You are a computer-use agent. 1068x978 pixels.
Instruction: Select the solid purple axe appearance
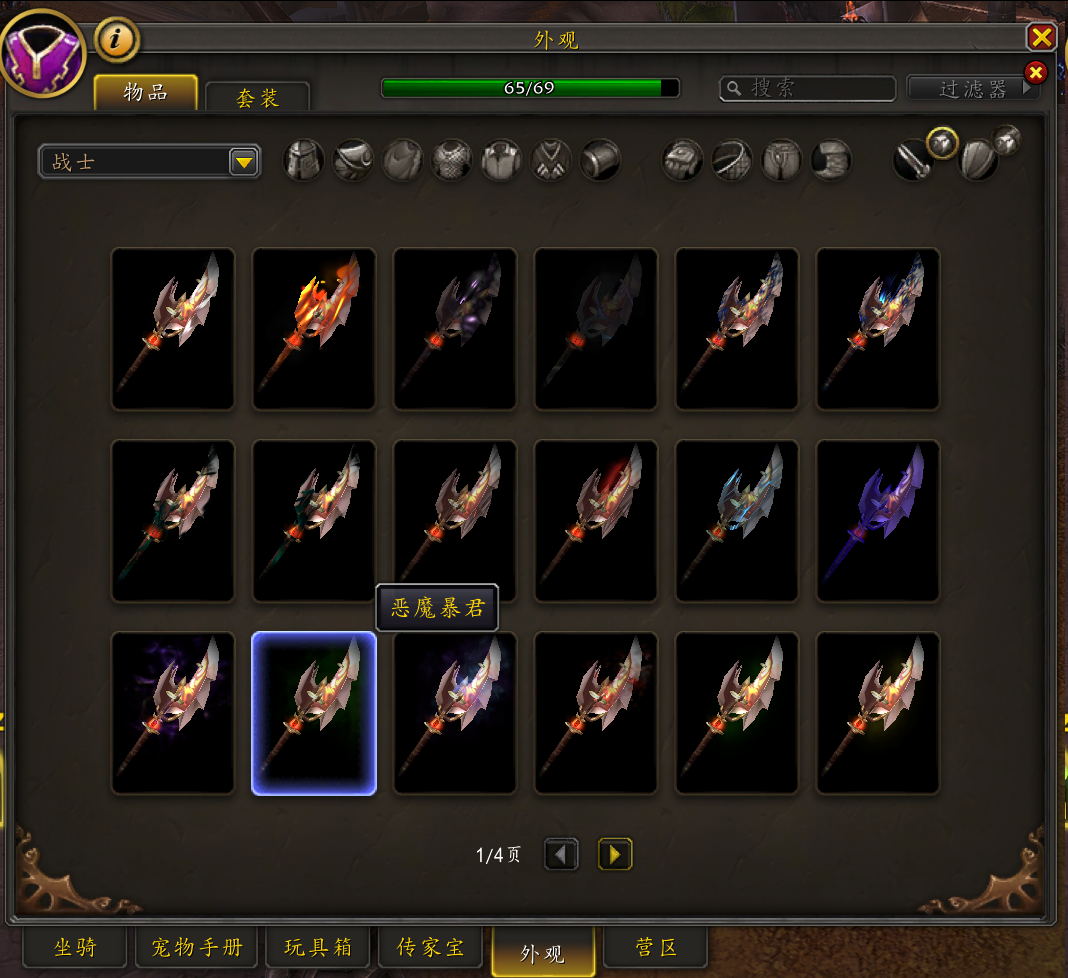pos(878,521)
